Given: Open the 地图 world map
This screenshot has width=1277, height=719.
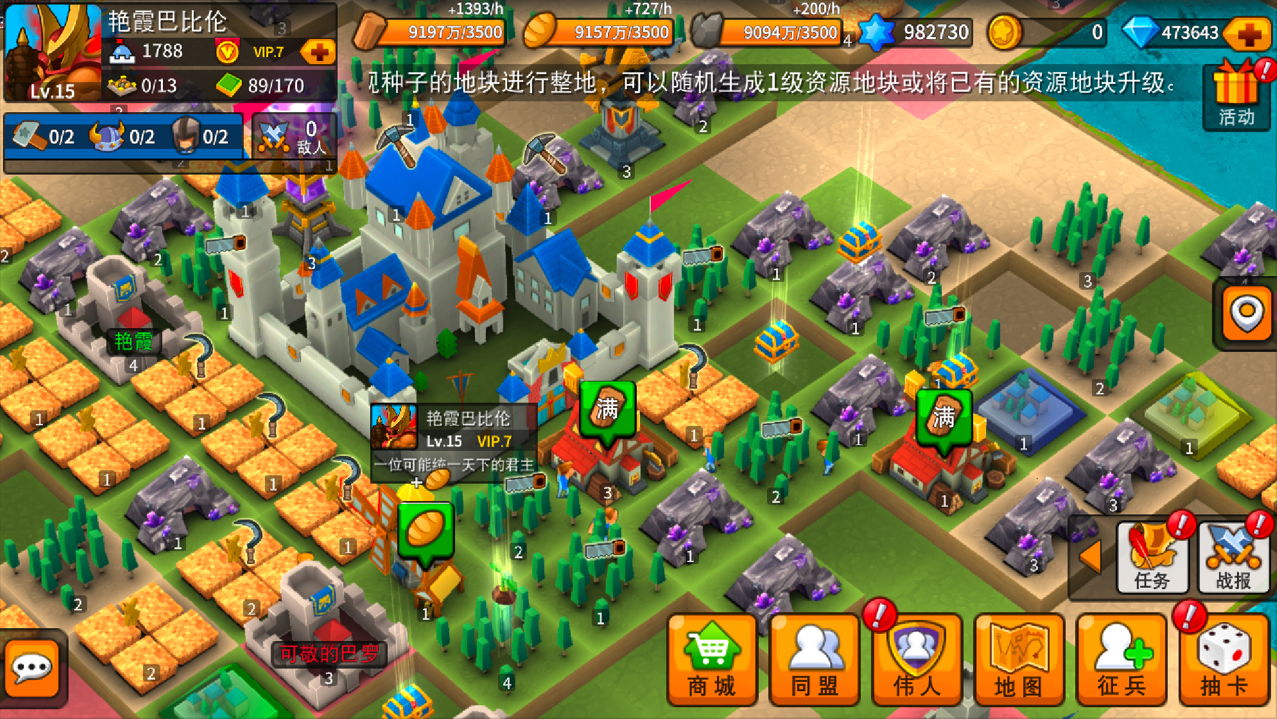Looking at the screenshot, I should [1018, 661].
